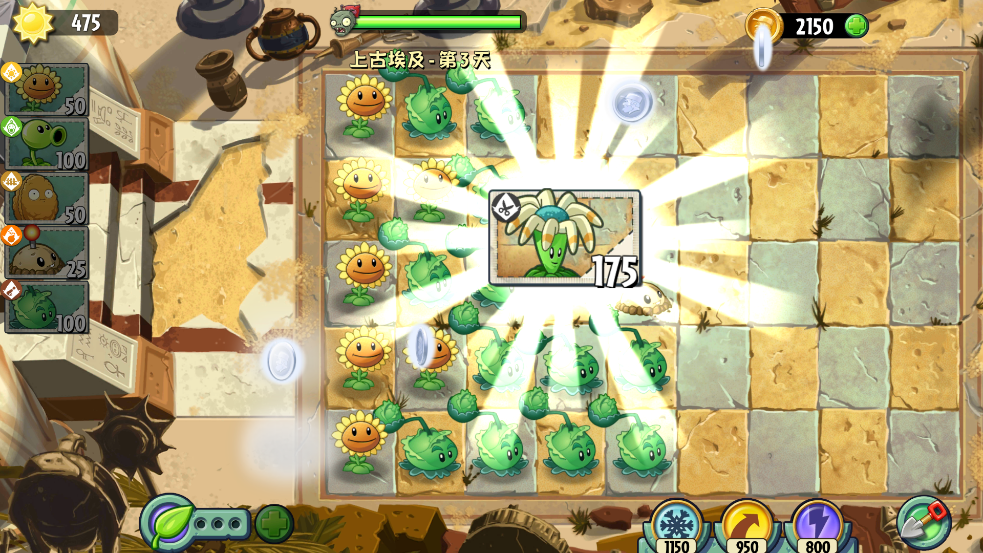The image size is (983, 553).
Task: Select the Sunflower seed packet
Action: (47, 90)
